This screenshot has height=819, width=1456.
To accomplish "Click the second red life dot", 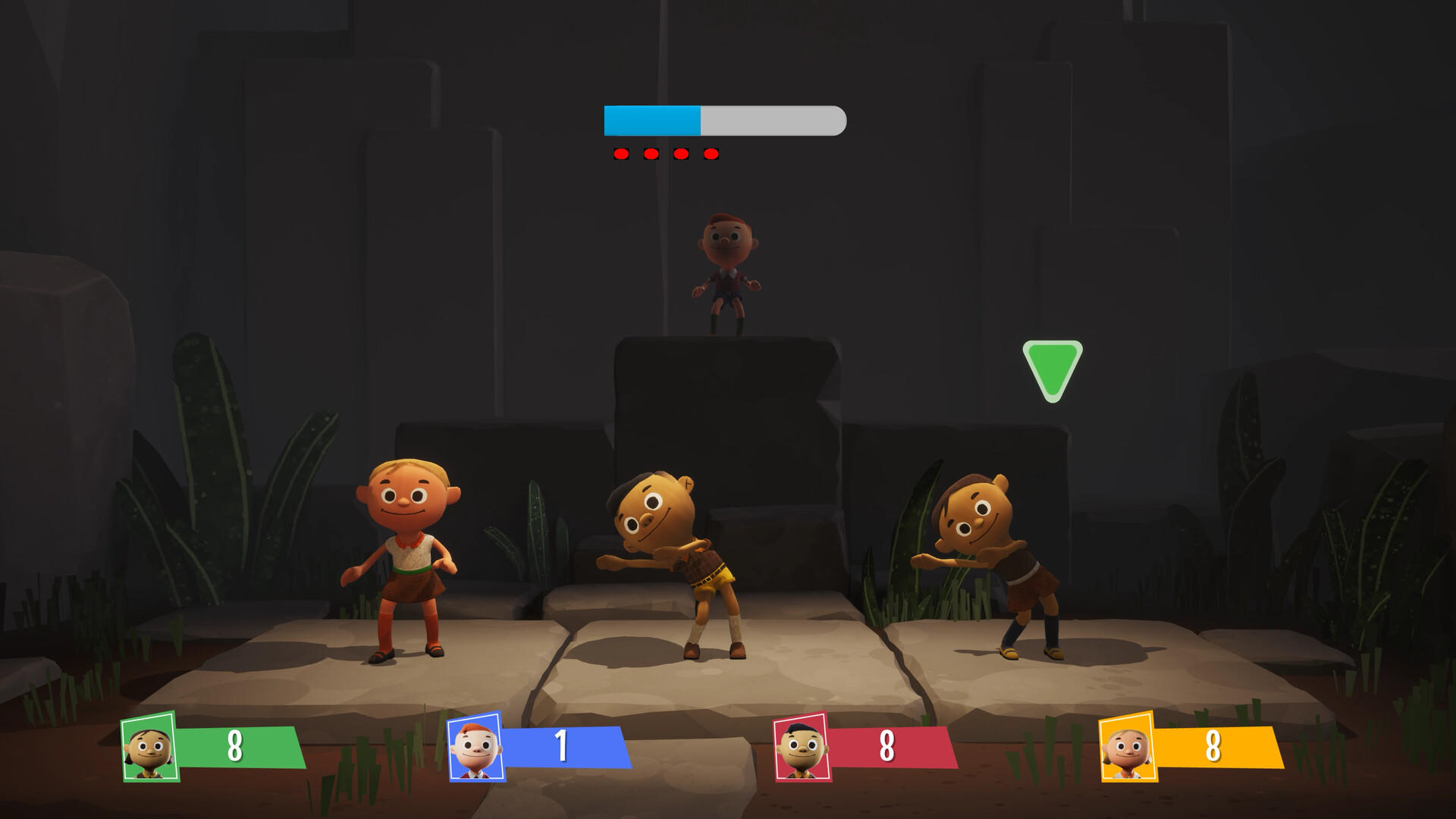I will click(x=650, y=153).
